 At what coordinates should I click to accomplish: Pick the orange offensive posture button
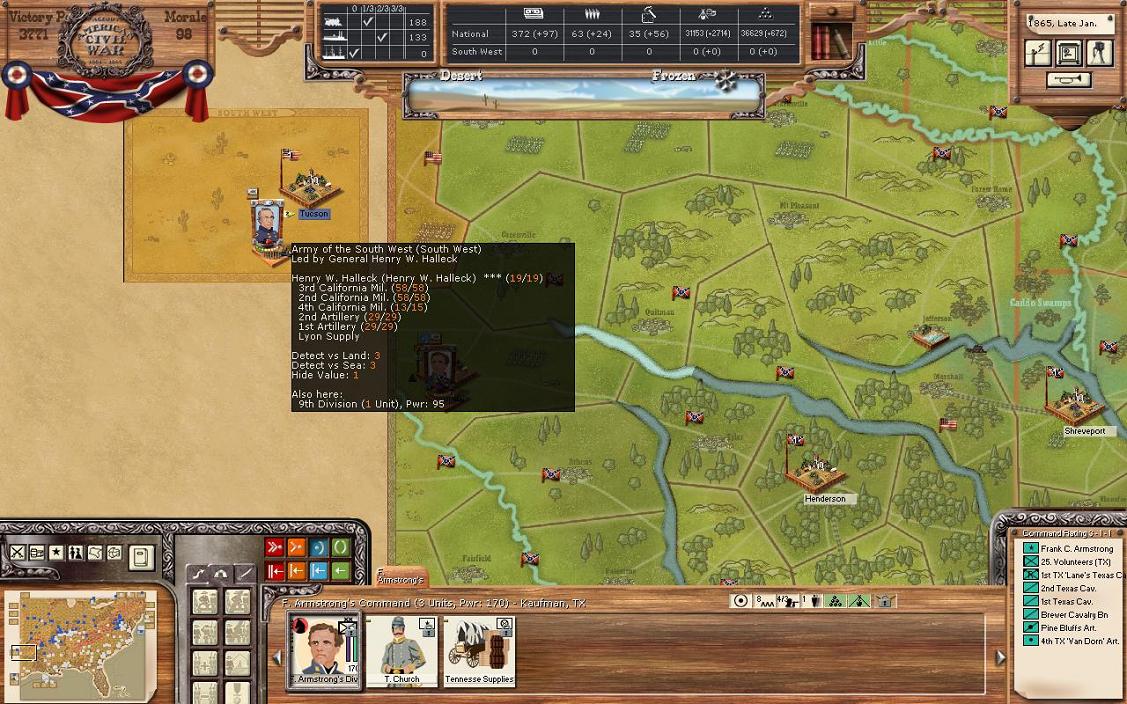click(297, 547)
